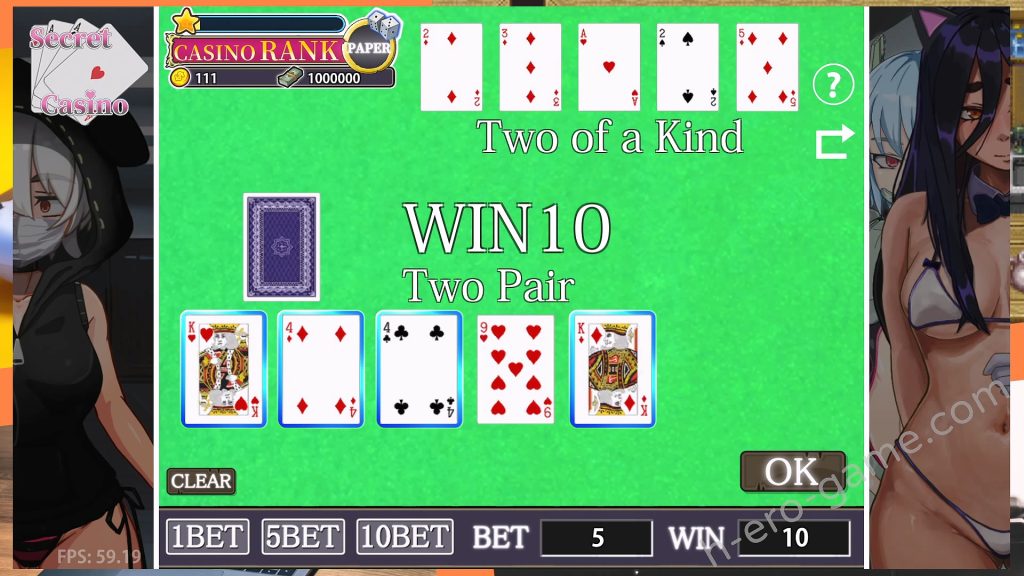Choose the 5BET button

click(303, 537)
